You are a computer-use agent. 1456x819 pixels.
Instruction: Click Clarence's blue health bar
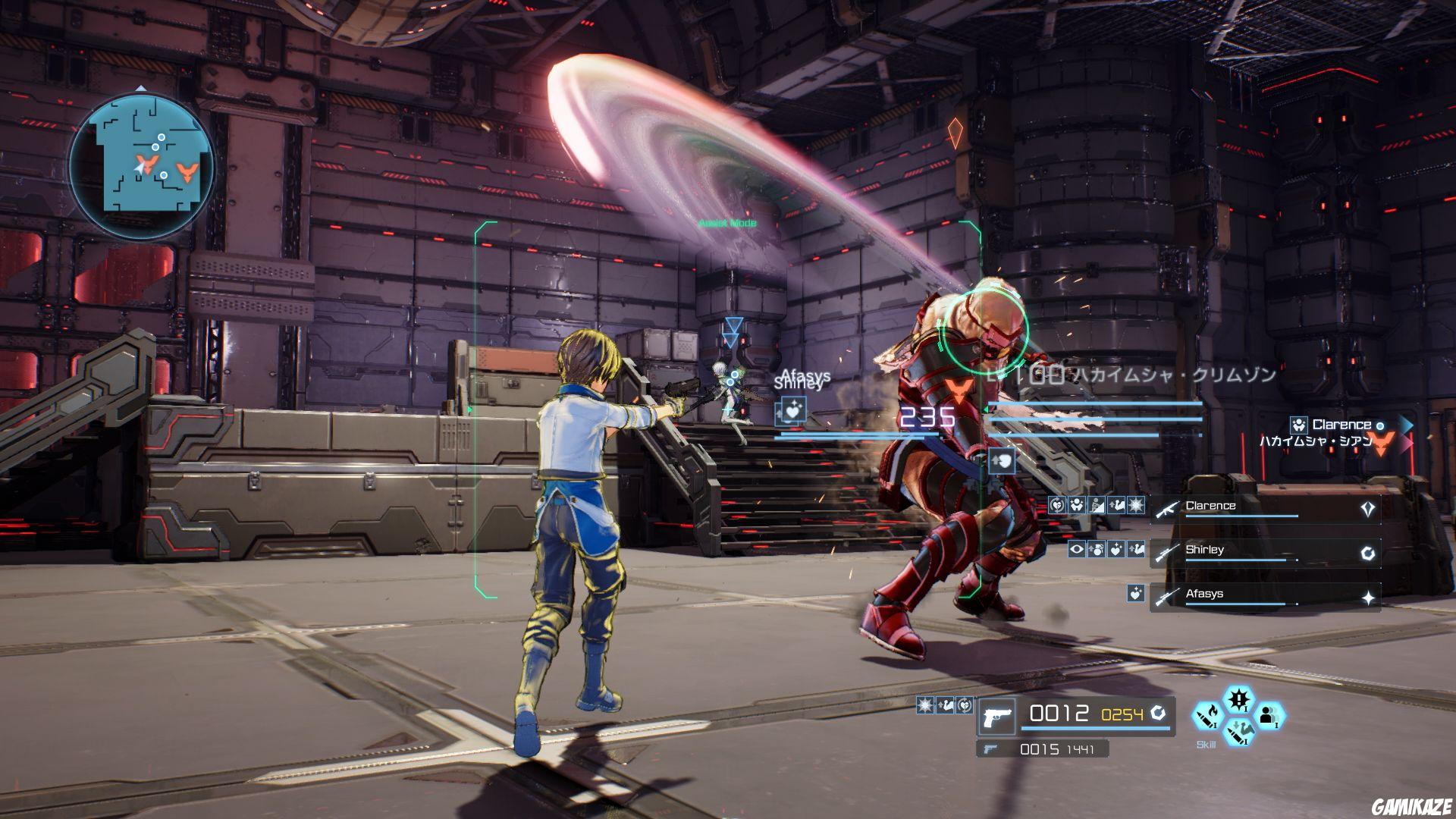pyautogui.click(x=1241, y=516)
